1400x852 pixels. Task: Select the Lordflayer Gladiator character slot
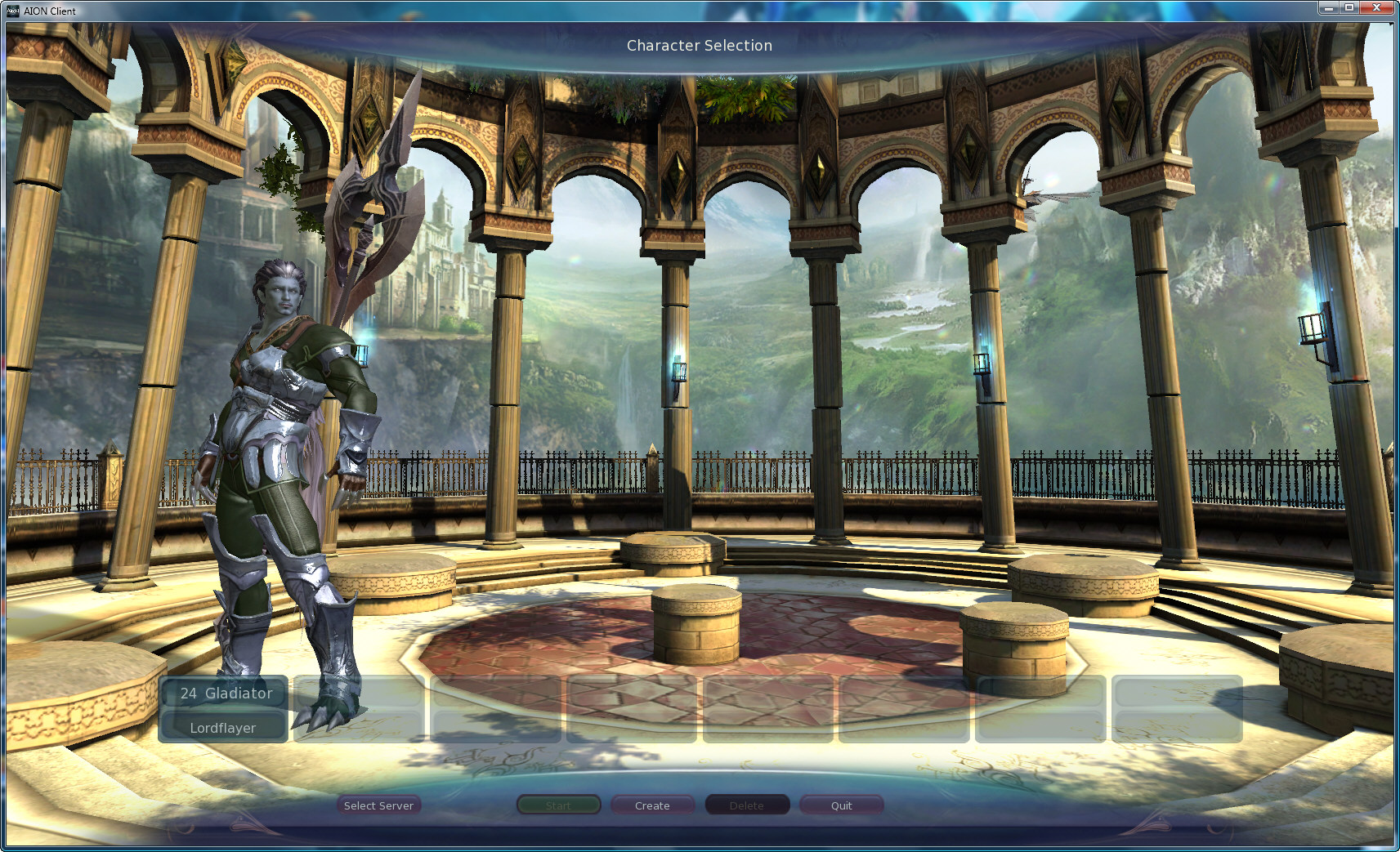point(223,709)
